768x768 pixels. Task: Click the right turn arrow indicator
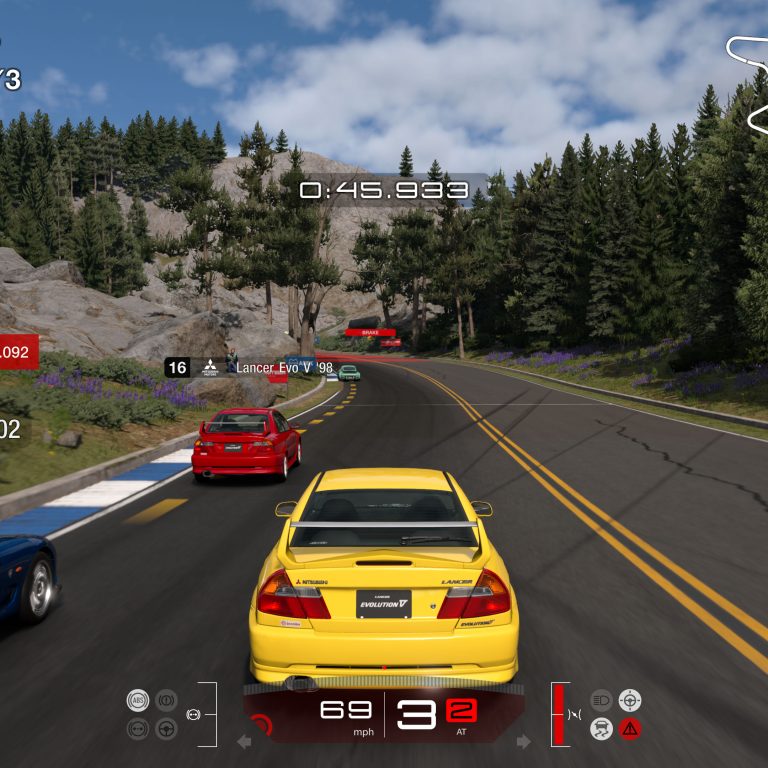coord(523,742)
